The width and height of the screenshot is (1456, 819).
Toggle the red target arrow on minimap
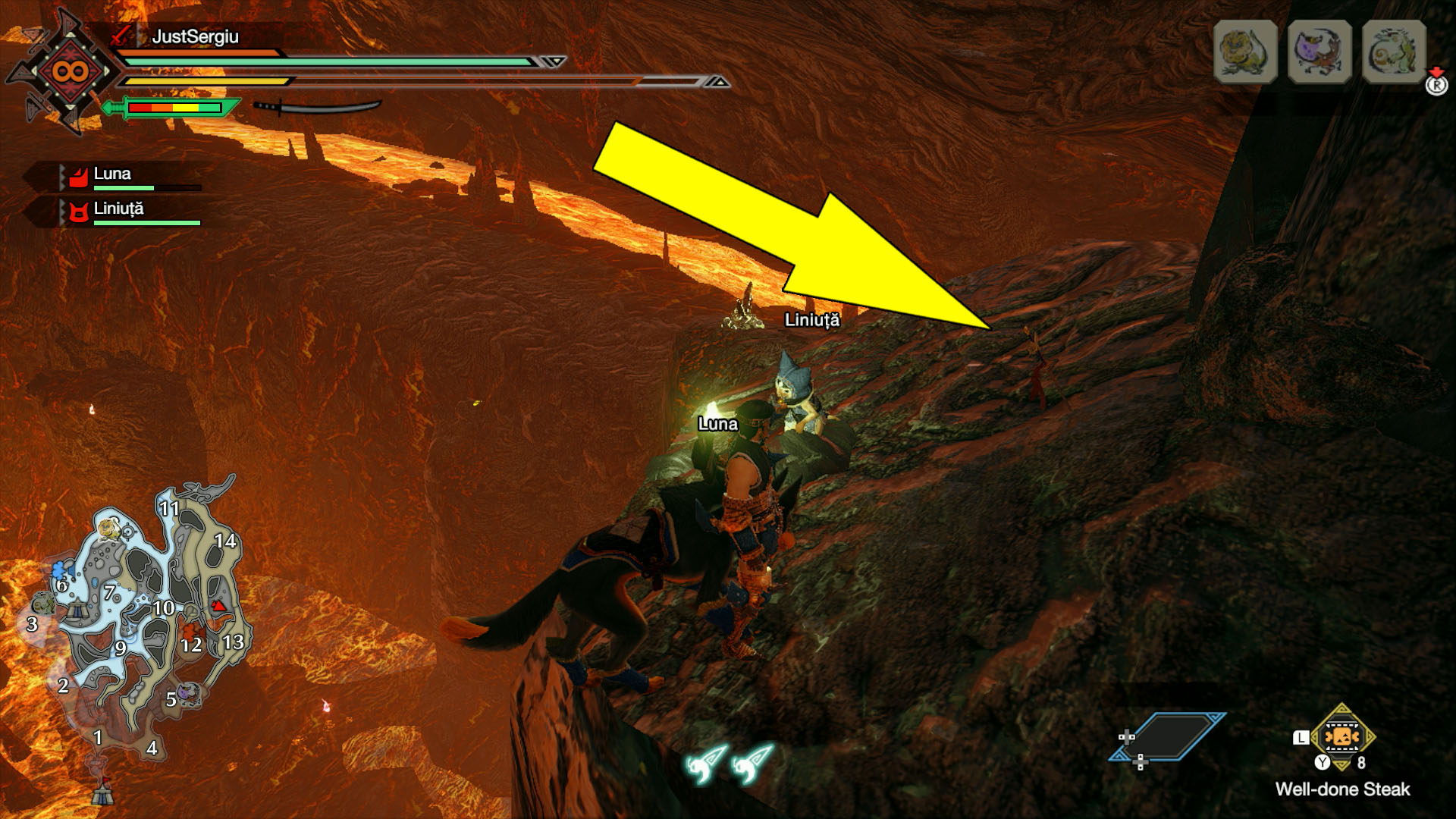219,607
